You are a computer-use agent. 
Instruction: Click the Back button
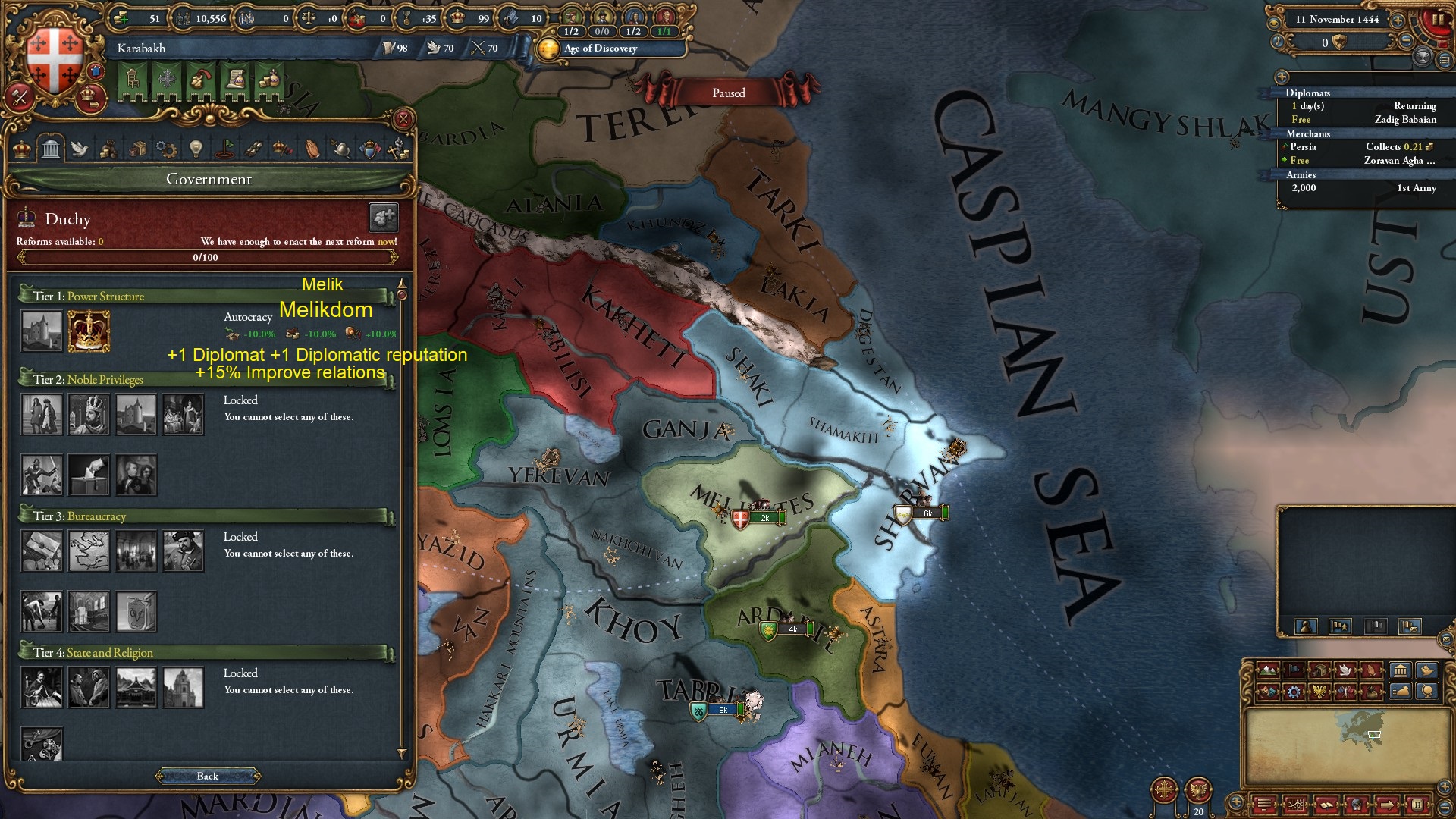(x=207, y=776)
